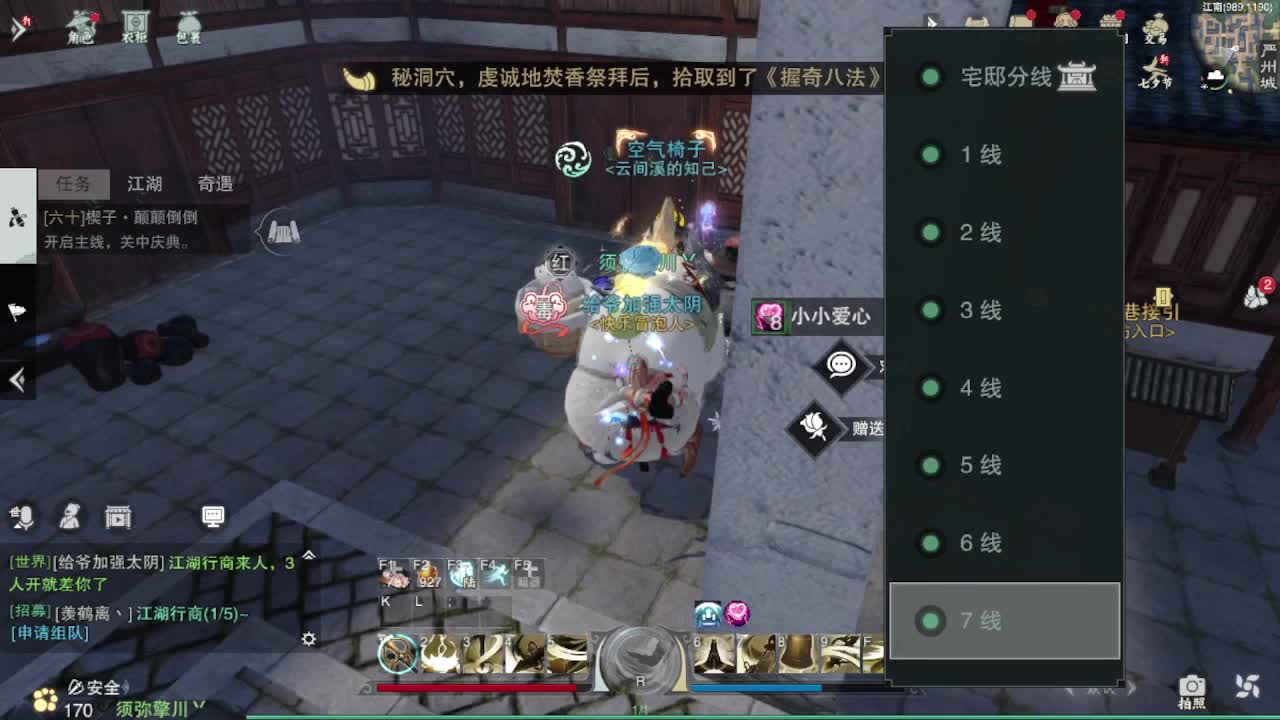Click the microphone voice chat icon

pyautogui.click(x=22, y=517)
